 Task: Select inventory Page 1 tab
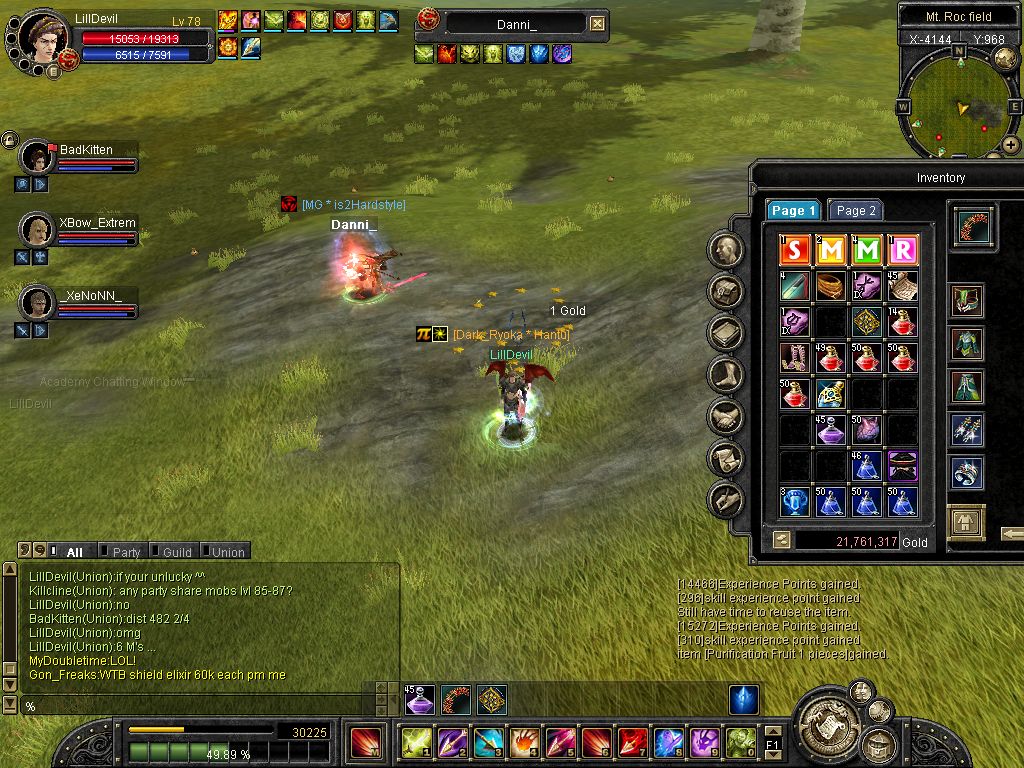pyautogui.click(x=794, y=211)
